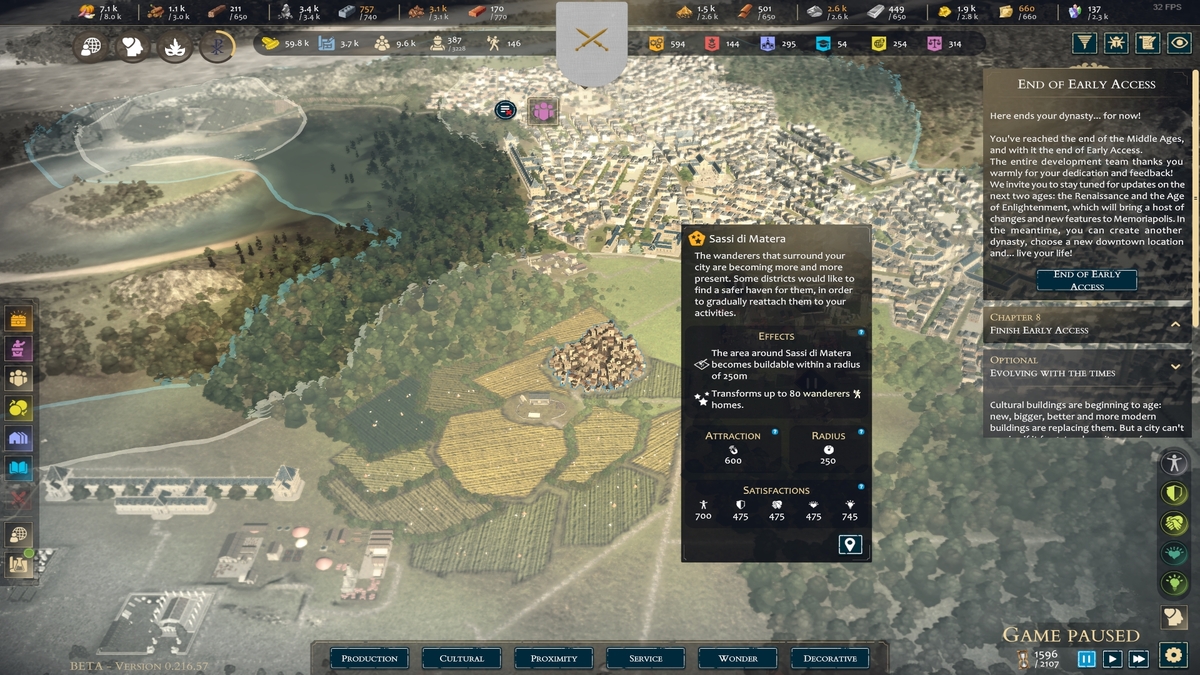The width and height of the screenshot is (1200, 675).
Task: Open the filter funnel menu
Action: coord(1084,43)
